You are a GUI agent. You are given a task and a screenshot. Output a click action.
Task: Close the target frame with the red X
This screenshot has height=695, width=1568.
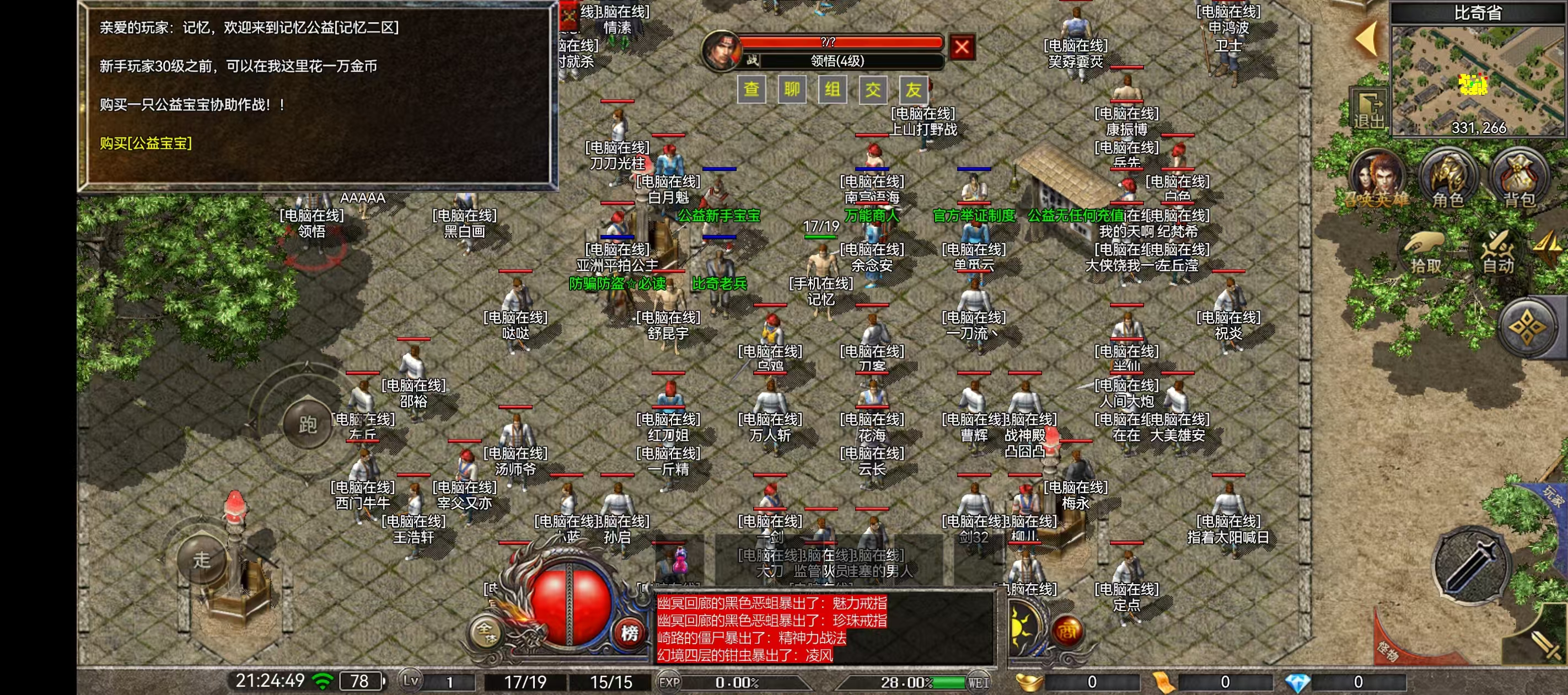[962, 47]
